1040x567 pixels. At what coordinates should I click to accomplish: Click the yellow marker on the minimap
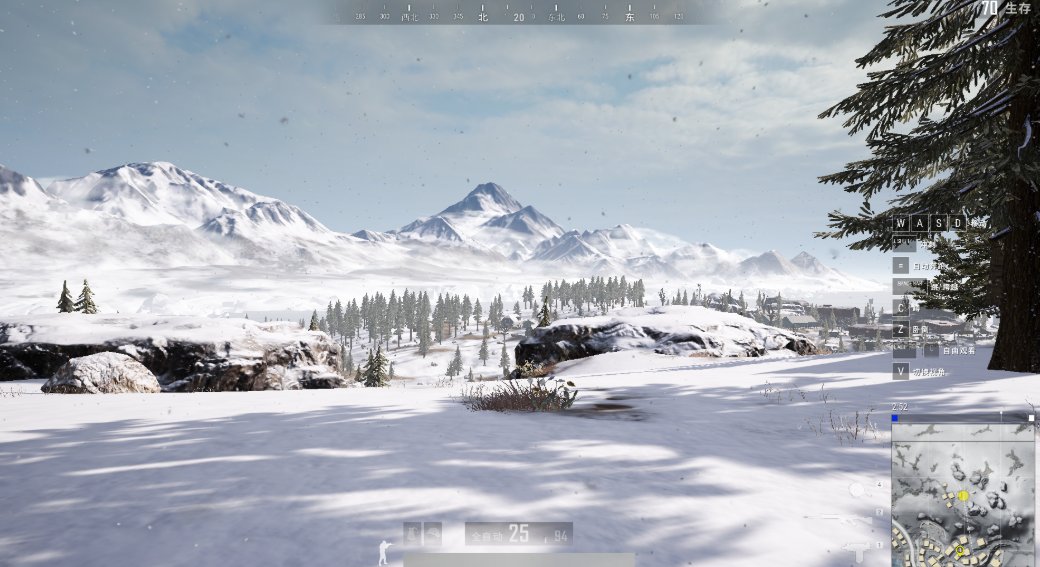point(963,495)
